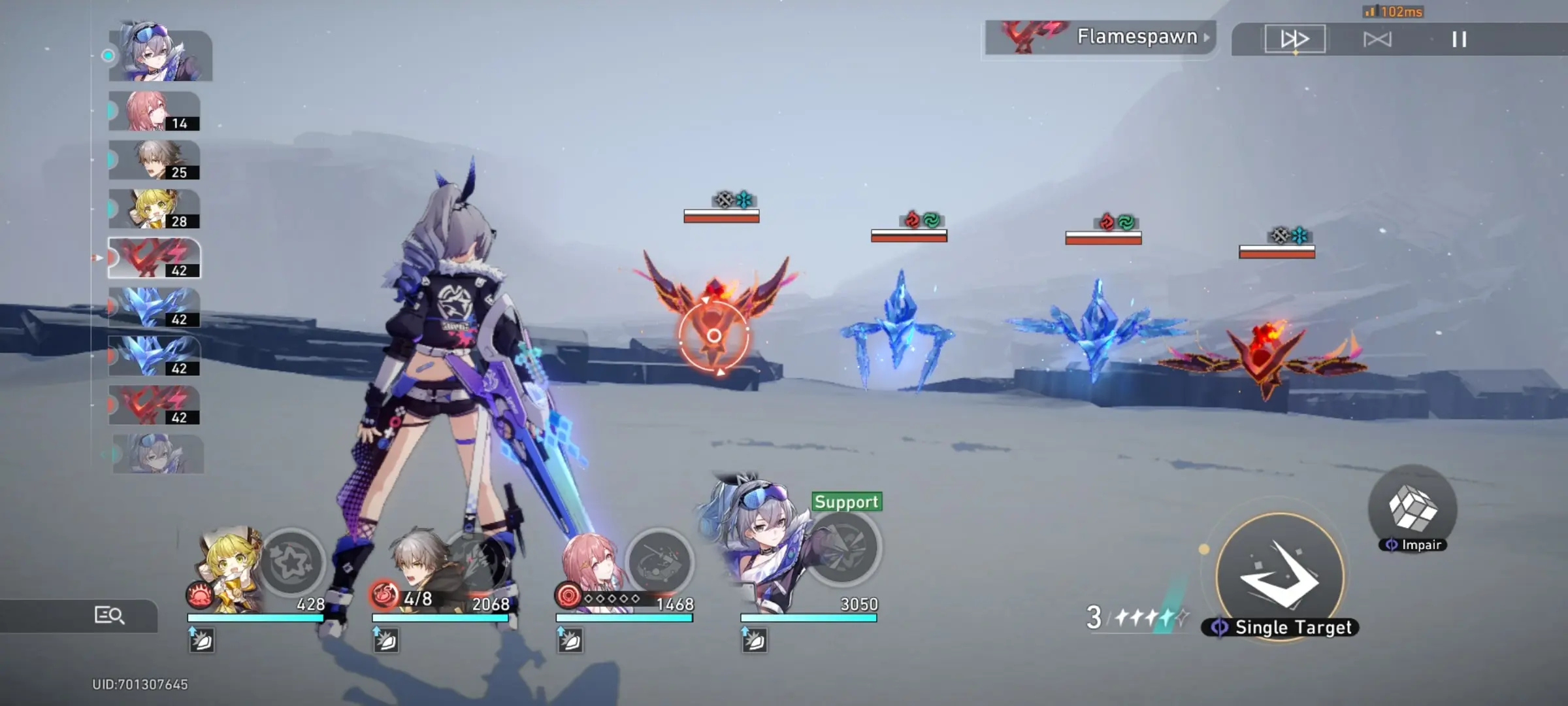Select the yellow-haired turn order portrait numbered 28

click(x=154, y=209)
